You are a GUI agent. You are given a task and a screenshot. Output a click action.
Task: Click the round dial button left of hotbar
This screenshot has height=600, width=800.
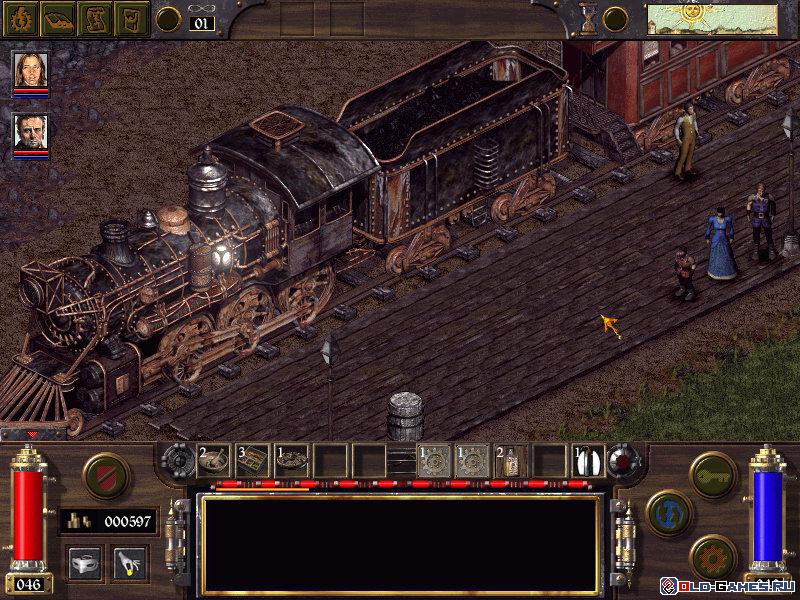click(178, 461)
